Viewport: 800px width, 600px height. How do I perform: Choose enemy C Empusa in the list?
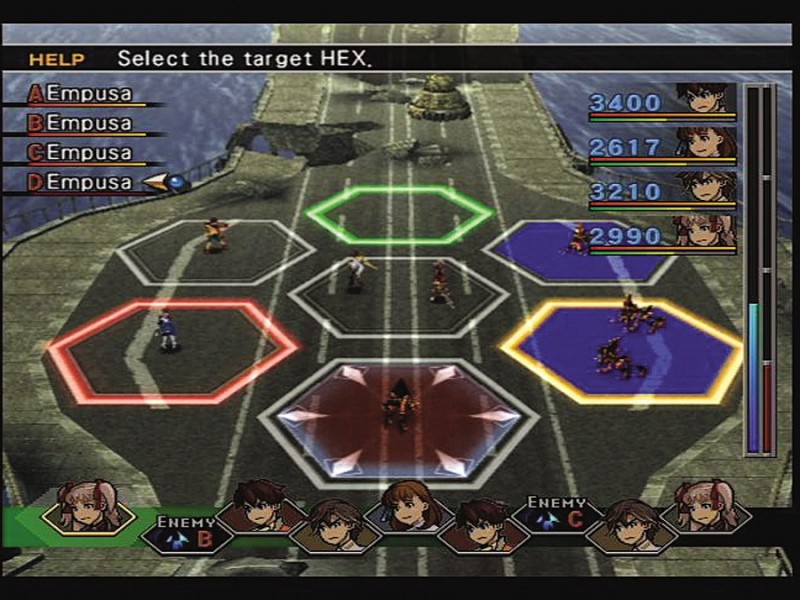(x=88, y=153)
